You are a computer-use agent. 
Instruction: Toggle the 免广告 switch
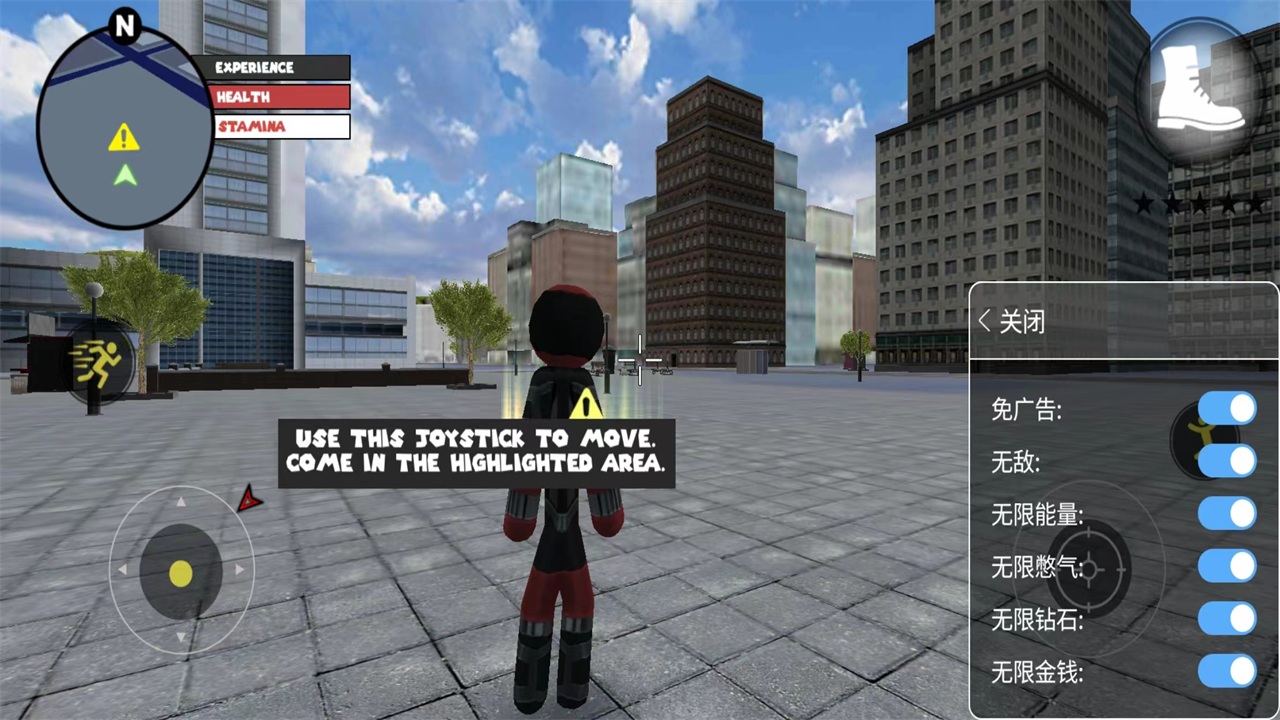point(1229,409)
